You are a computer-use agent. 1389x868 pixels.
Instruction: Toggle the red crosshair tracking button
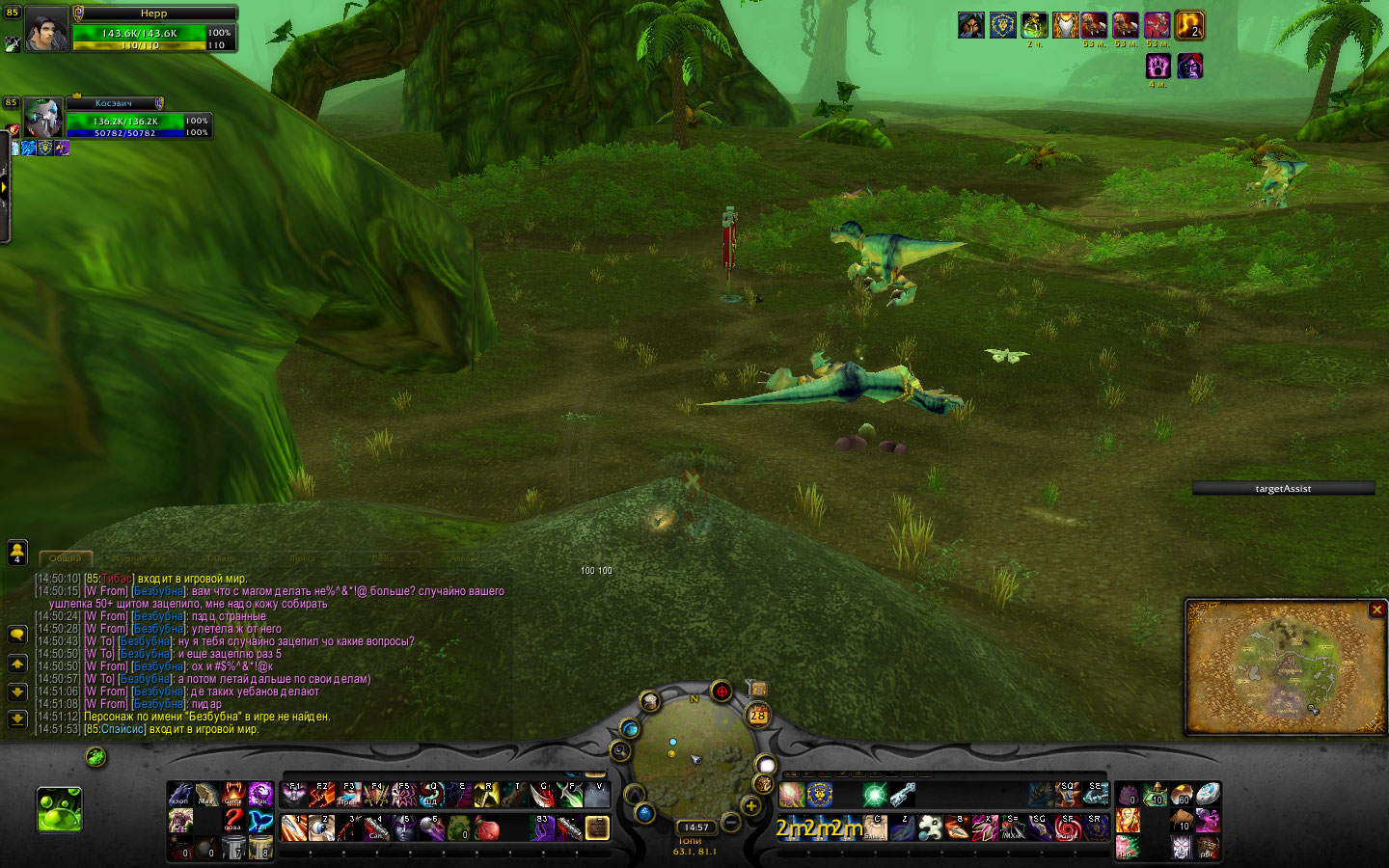tap(722, 691)
